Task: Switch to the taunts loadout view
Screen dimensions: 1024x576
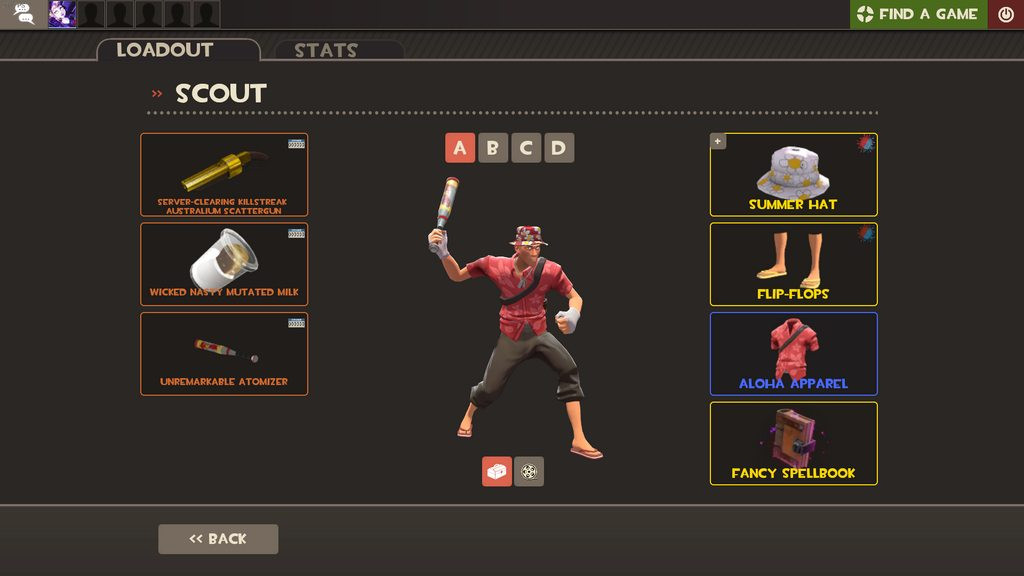Action: click(x=529, y=471)
